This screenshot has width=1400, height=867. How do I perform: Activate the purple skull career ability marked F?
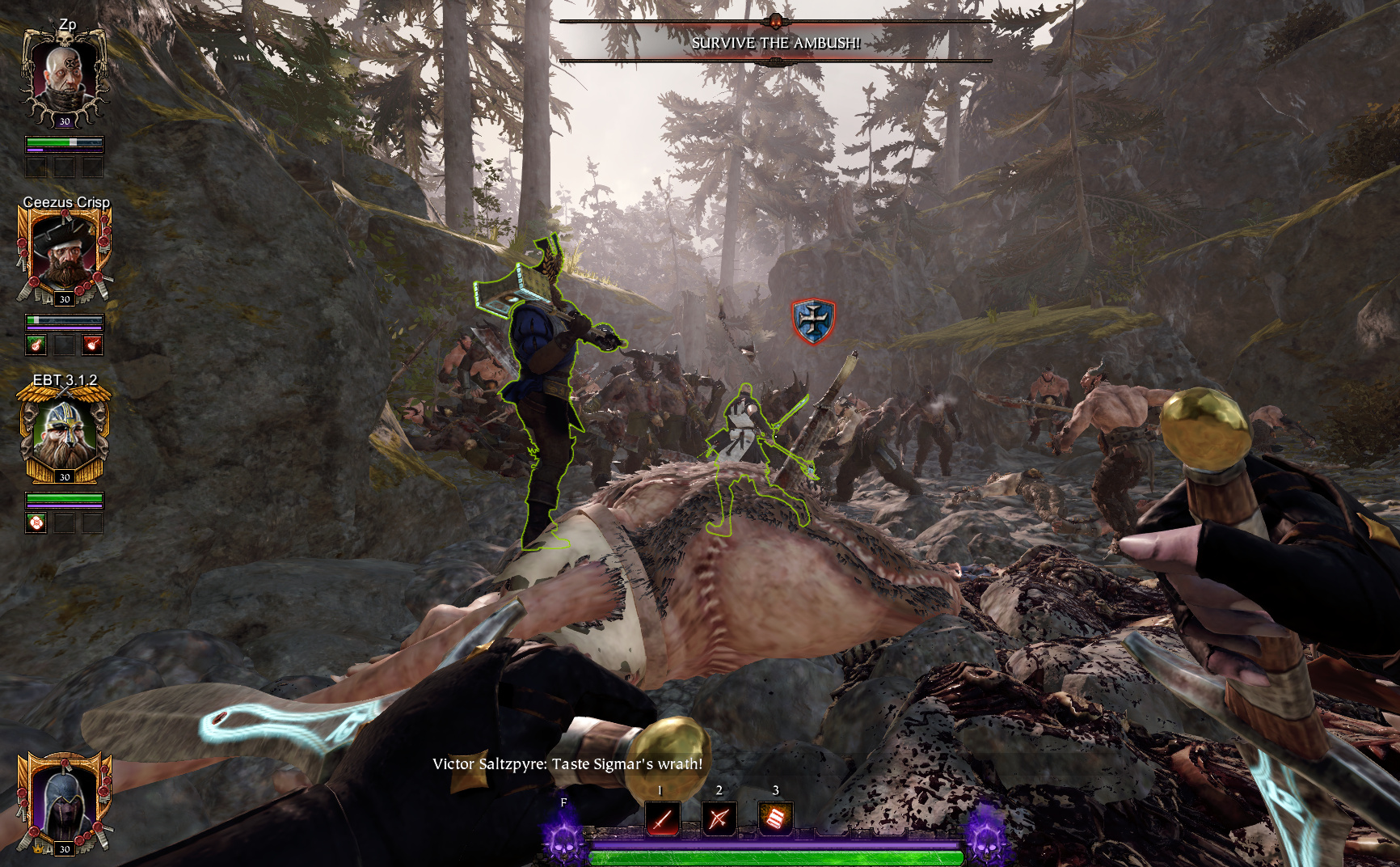(563, 836)
